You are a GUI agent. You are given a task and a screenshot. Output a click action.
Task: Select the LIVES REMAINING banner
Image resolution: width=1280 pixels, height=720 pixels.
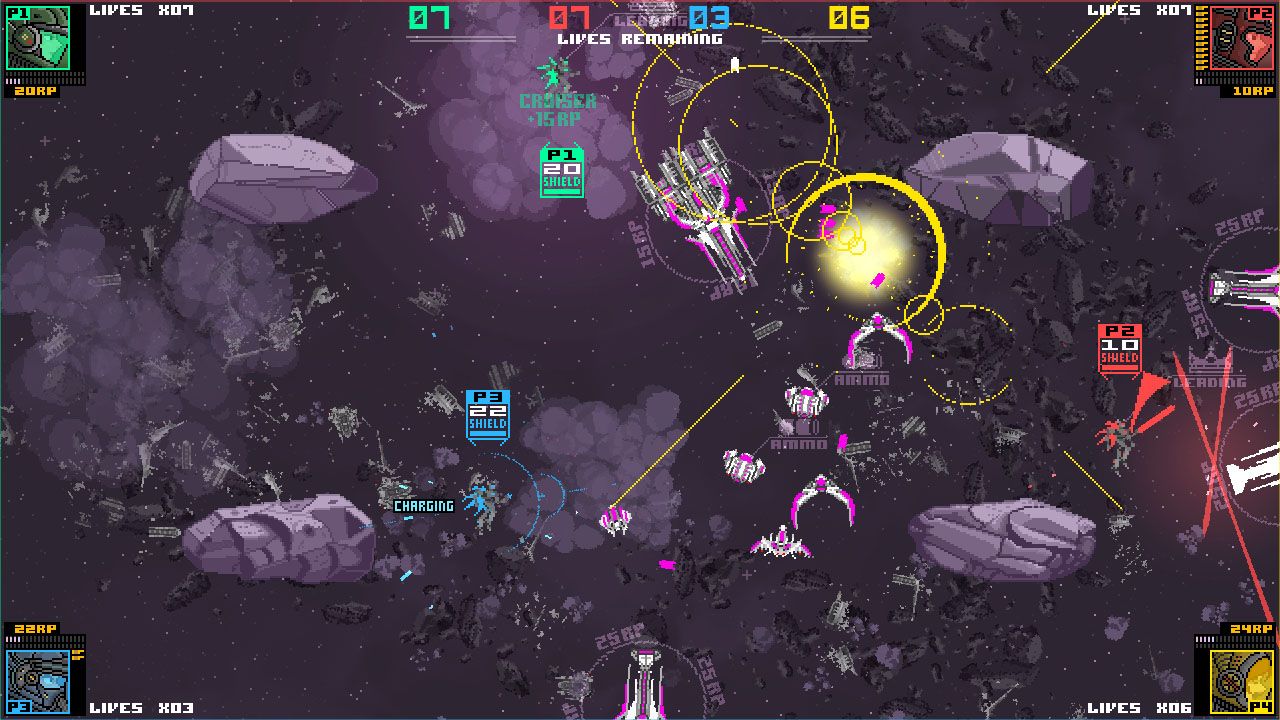640,38
